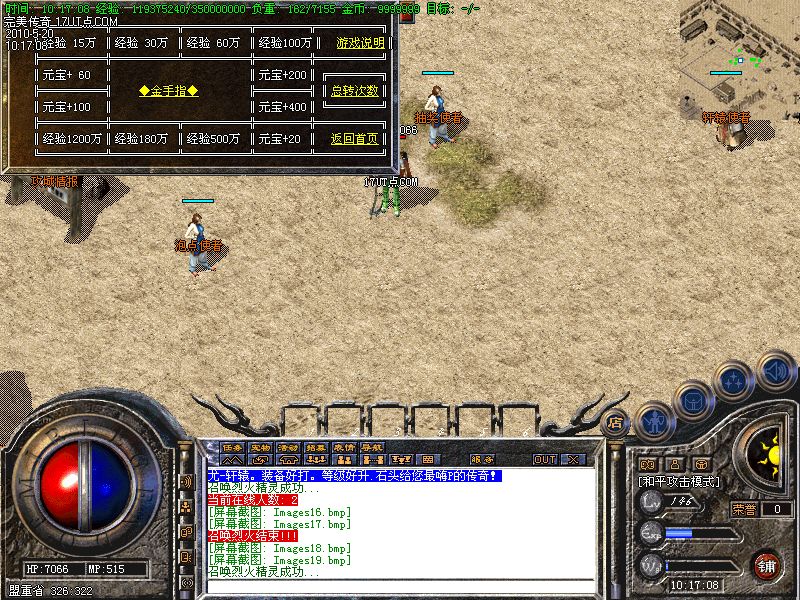
Task: Select the 经验500万 reward
Action: pyautogui.click(x=212, y=139)
